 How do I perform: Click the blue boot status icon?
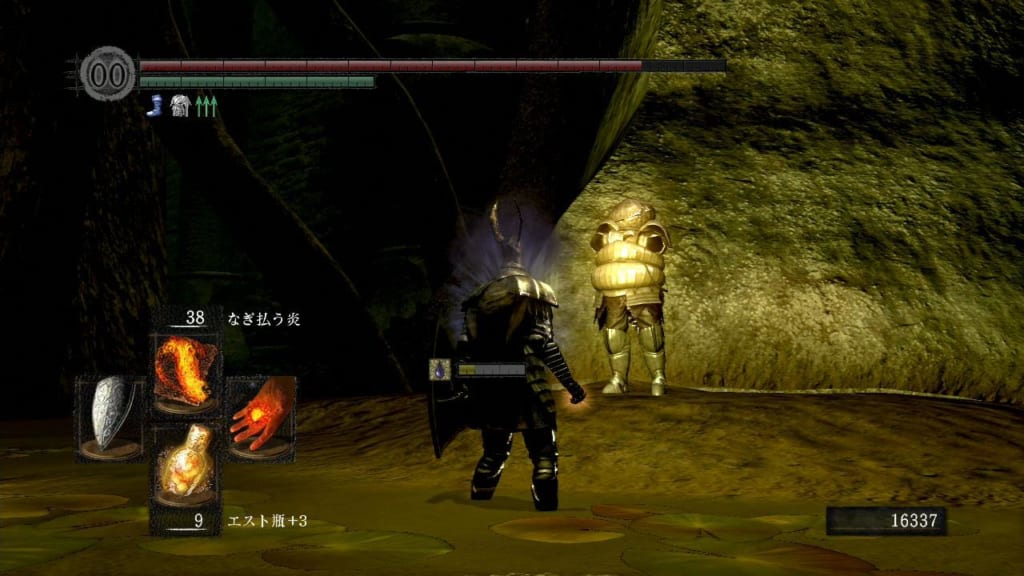click(154, 105)
